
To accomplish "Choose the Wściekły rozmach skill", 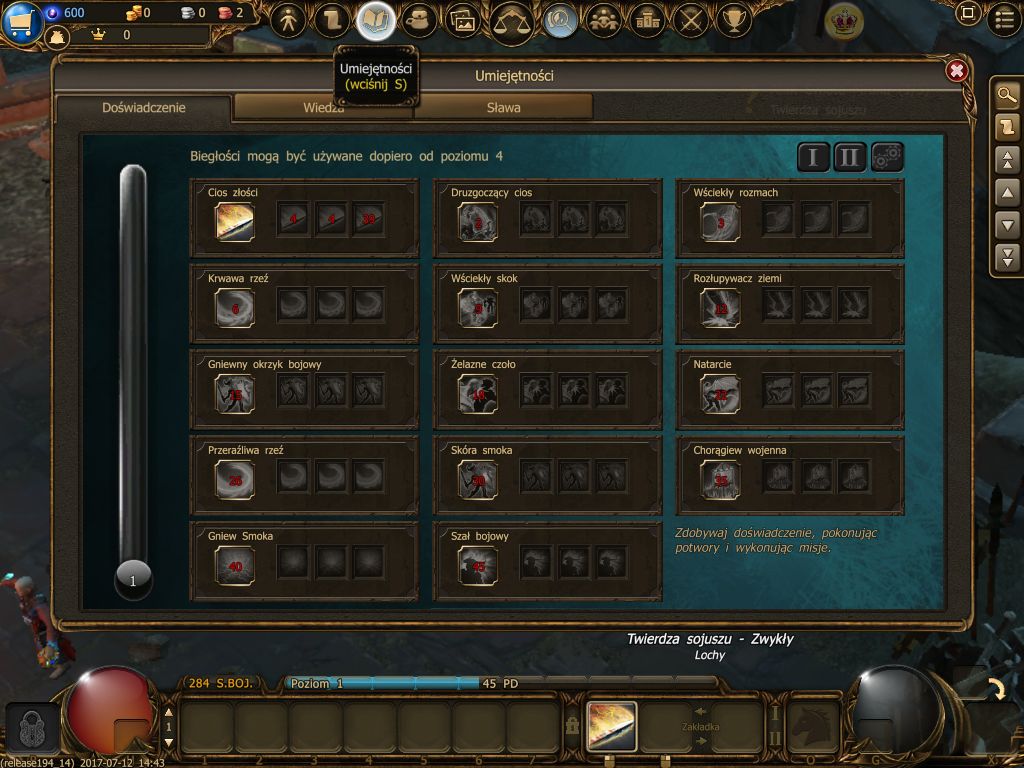I will (x=720, y=222).
